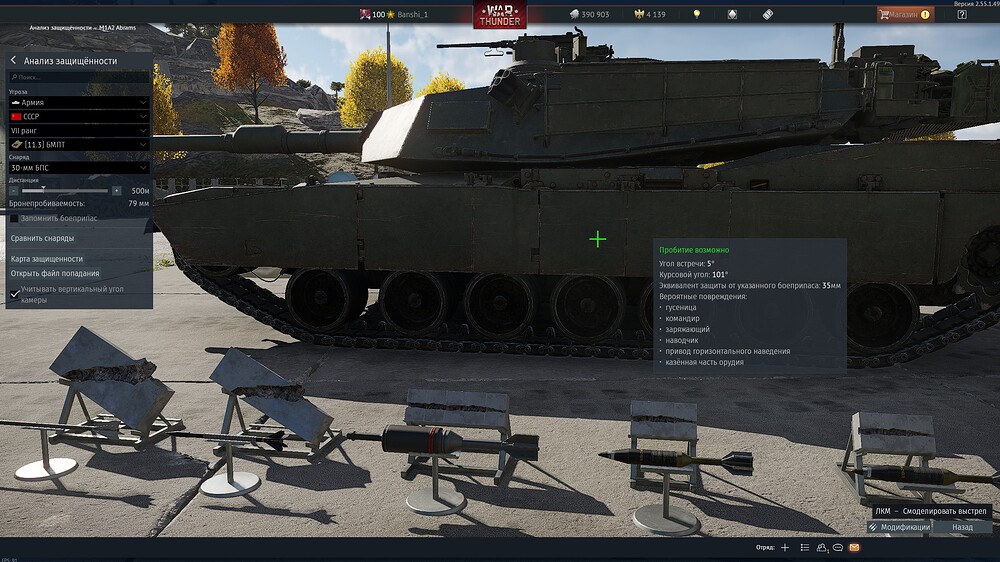Image resolution: width=1000 pixels, height=562 pixels.
Task: Click the Назад back button
Action: point(962,527)
